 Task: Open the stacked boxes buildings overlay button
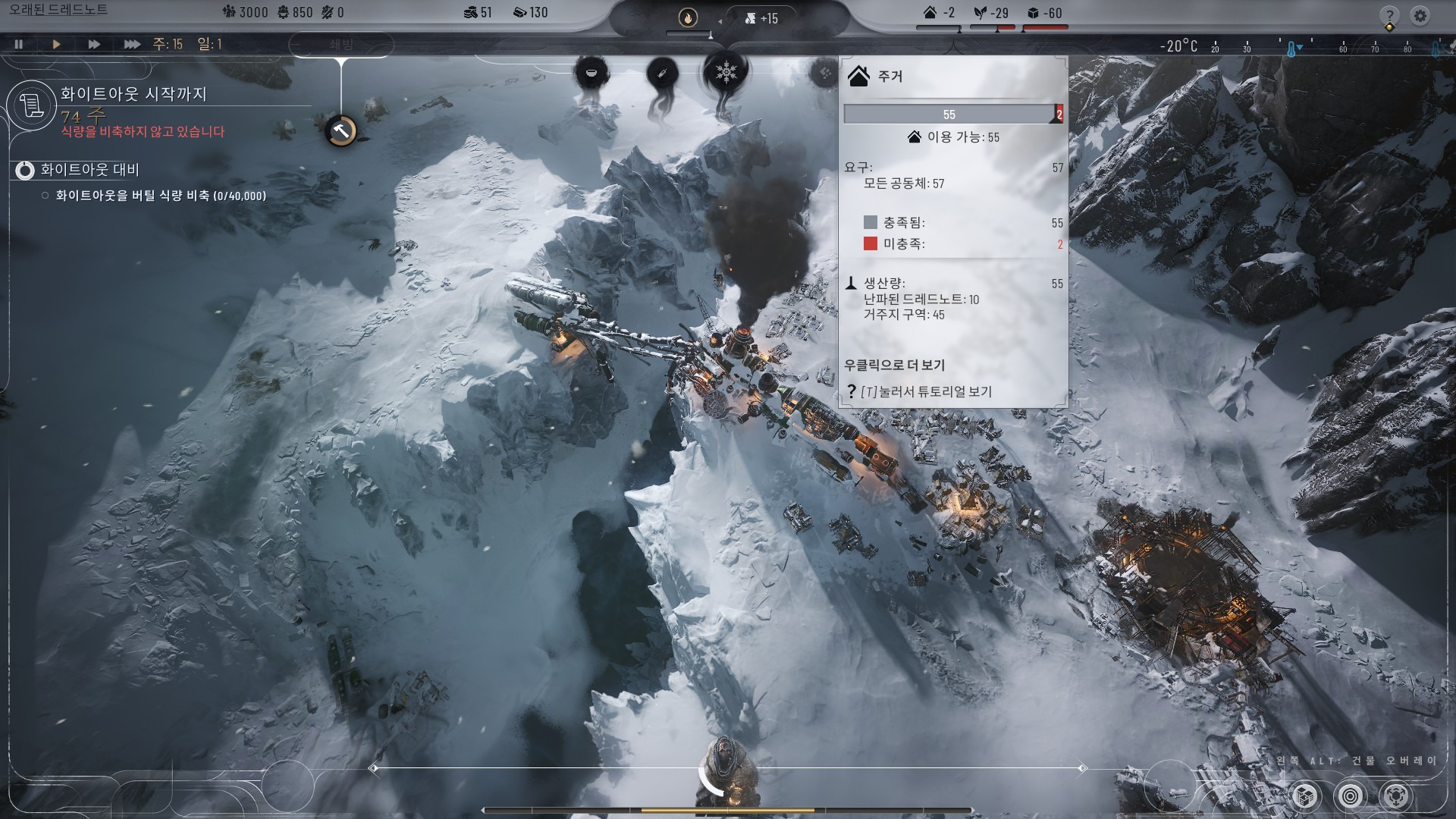pyautogui.click(x=1304, y=795)
